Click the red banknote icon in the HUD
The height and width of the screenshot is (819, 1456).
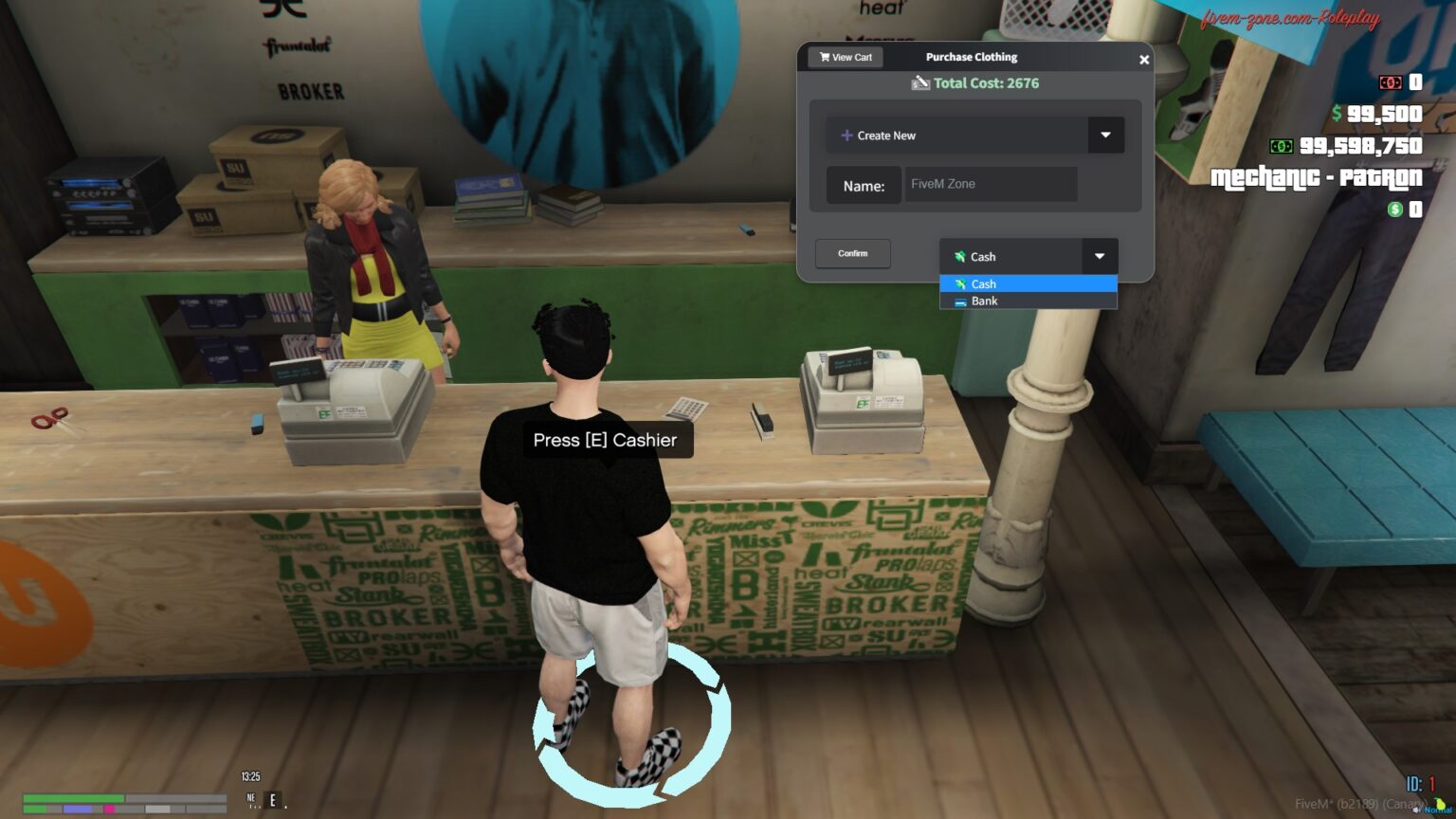[1391, 83]
